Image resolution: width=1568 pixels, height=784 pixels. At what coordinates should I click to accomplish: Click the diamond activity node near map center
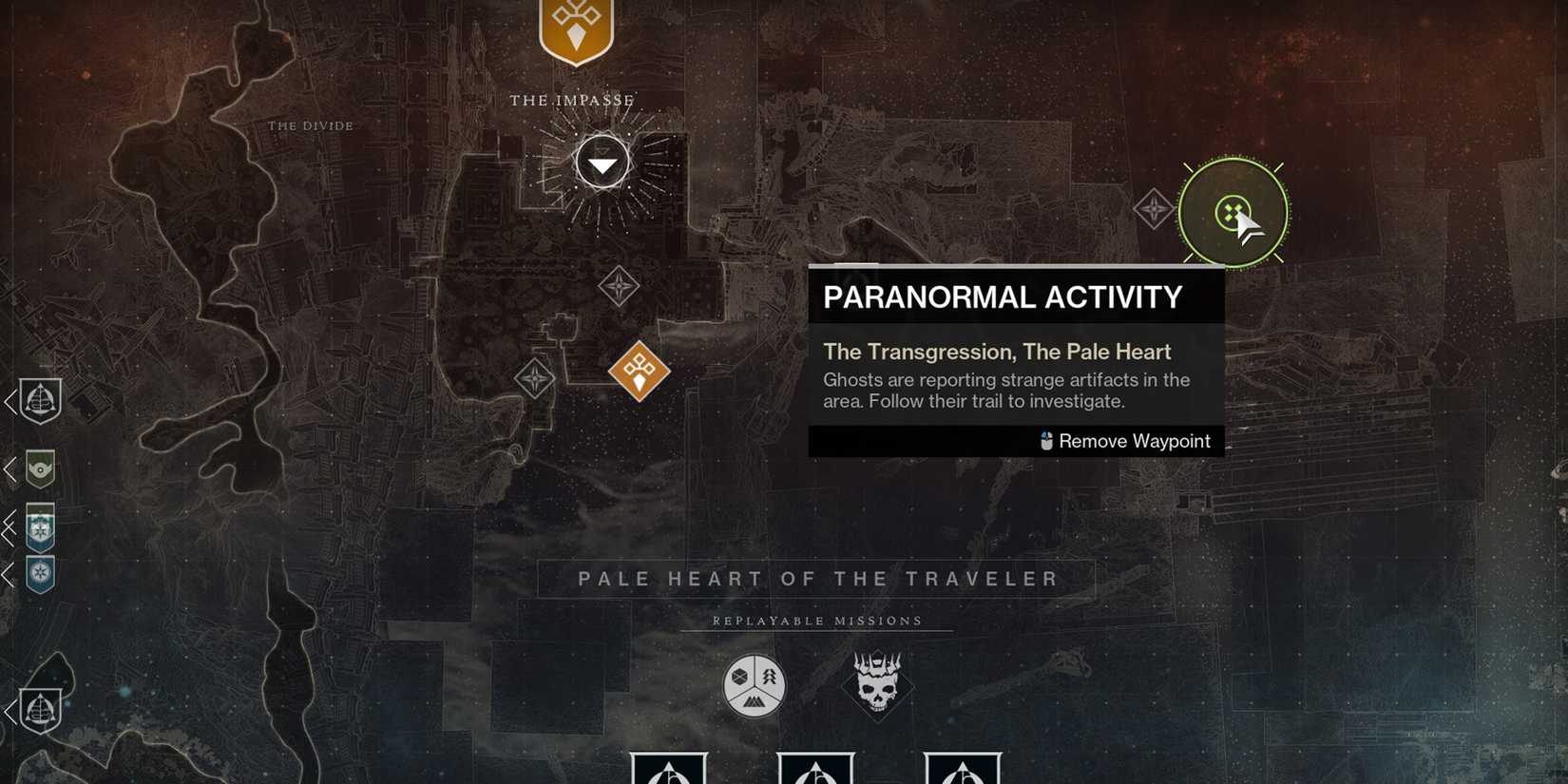pyautogui.click(x=618, y=283)
